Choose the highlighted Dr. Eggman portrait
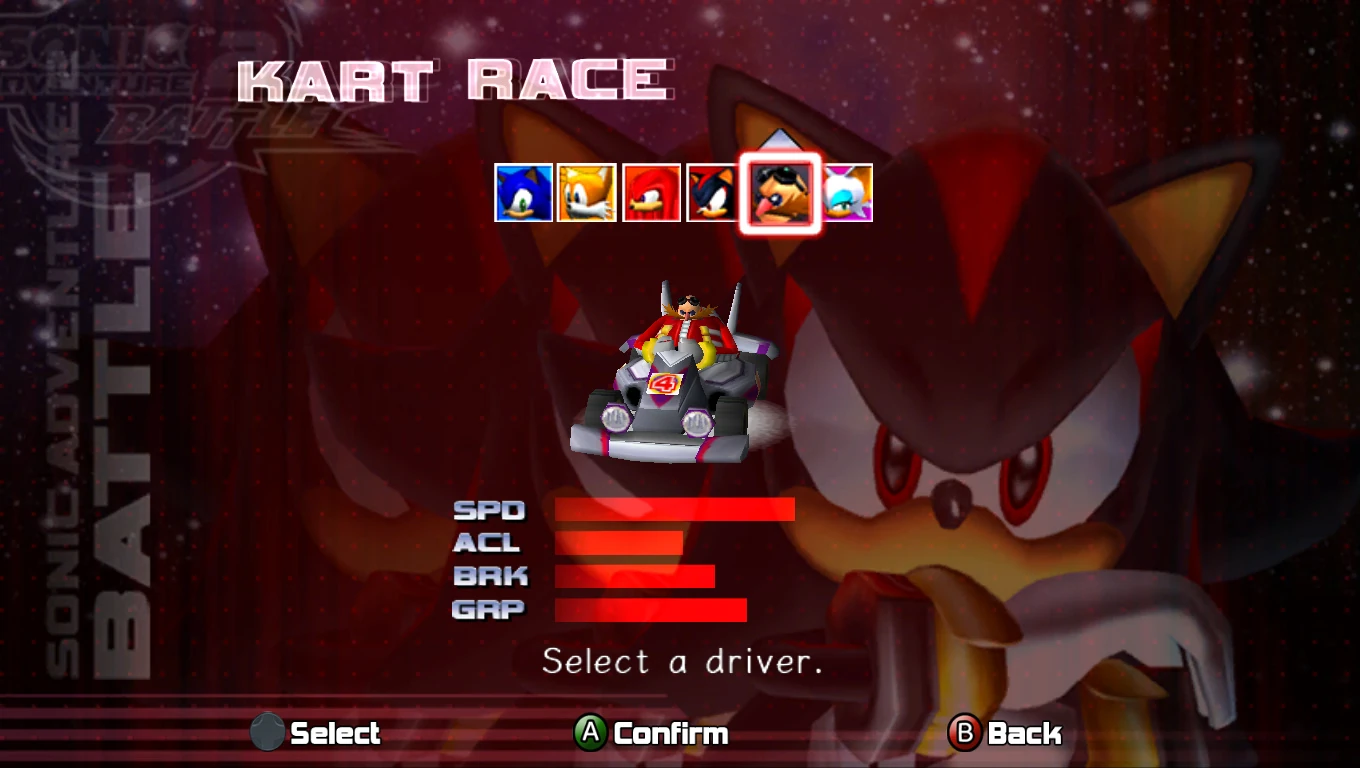The image size is (1360, 768). click(x=780, y=193)
